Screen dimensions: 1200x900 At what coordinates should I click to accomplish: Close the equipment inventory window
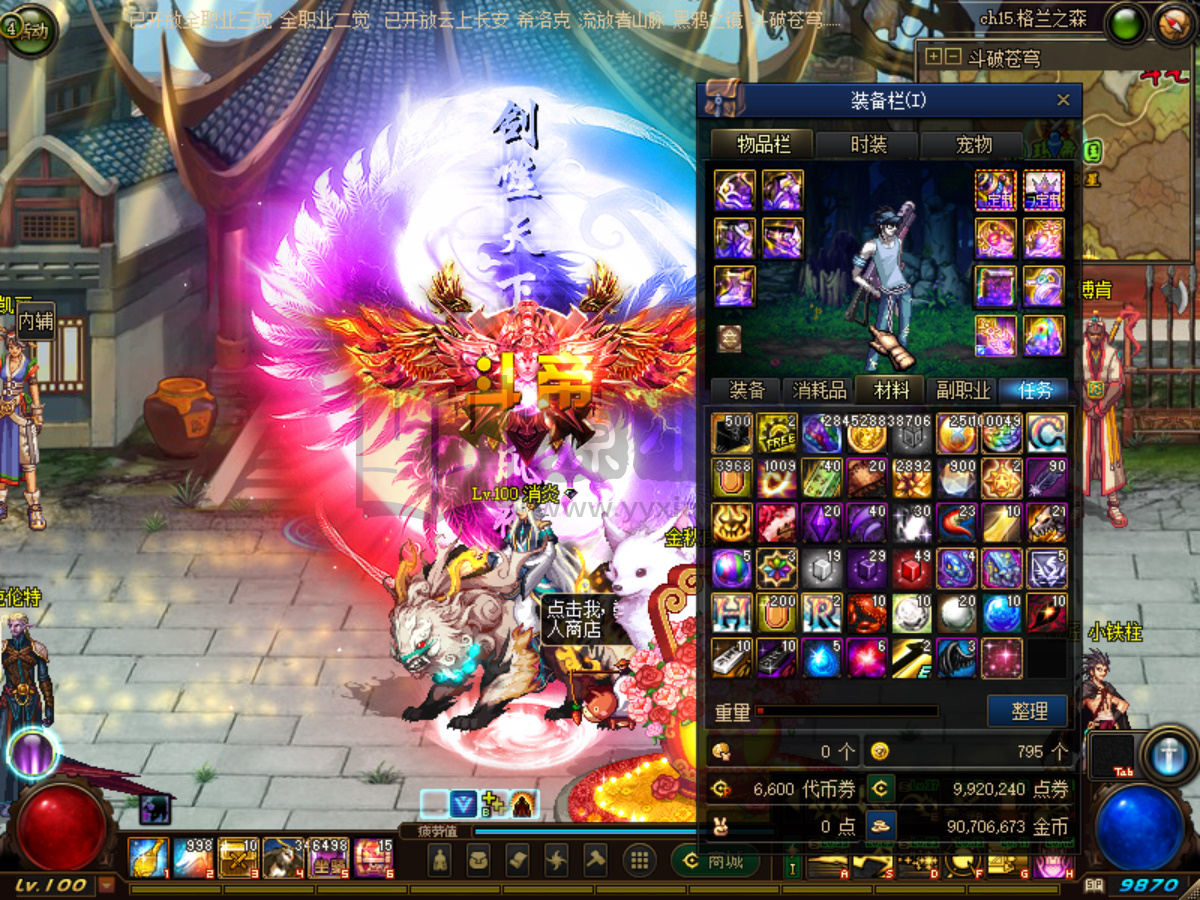tap(1063, 100)
